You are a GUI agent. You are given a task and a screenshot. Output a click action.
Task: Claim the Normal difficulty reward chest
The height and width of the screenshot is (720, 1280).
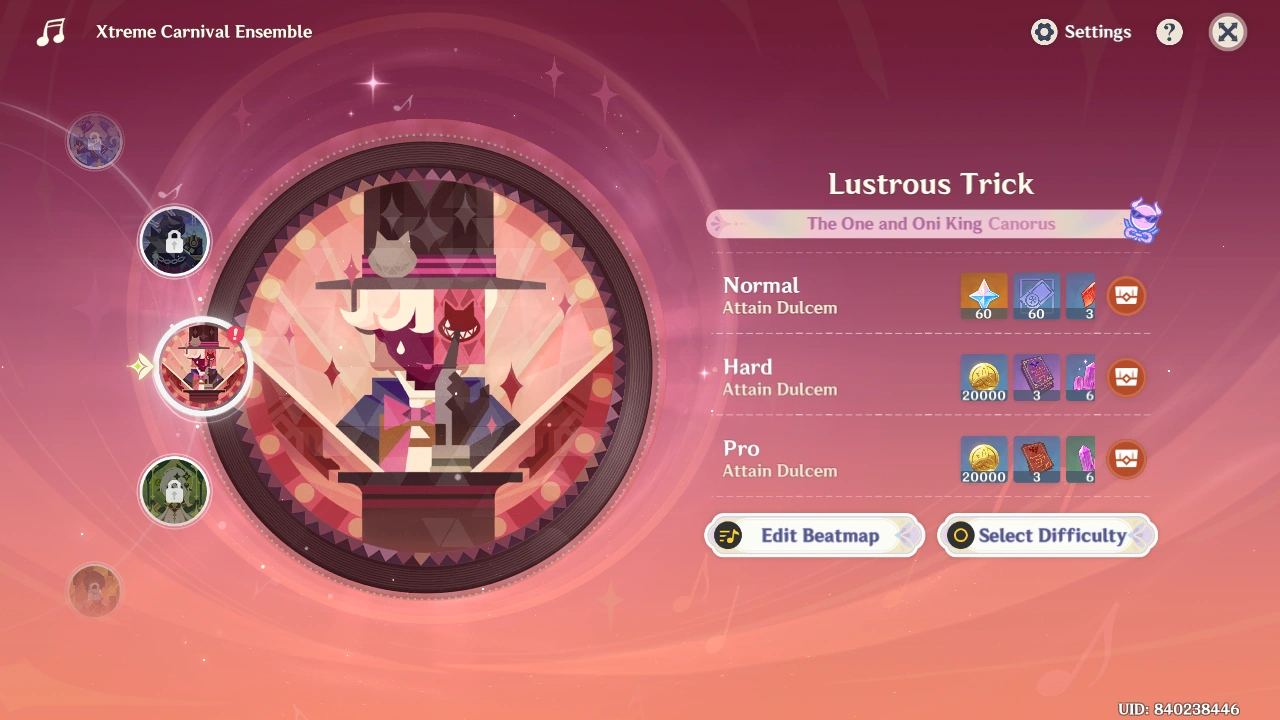point(1125,296)
